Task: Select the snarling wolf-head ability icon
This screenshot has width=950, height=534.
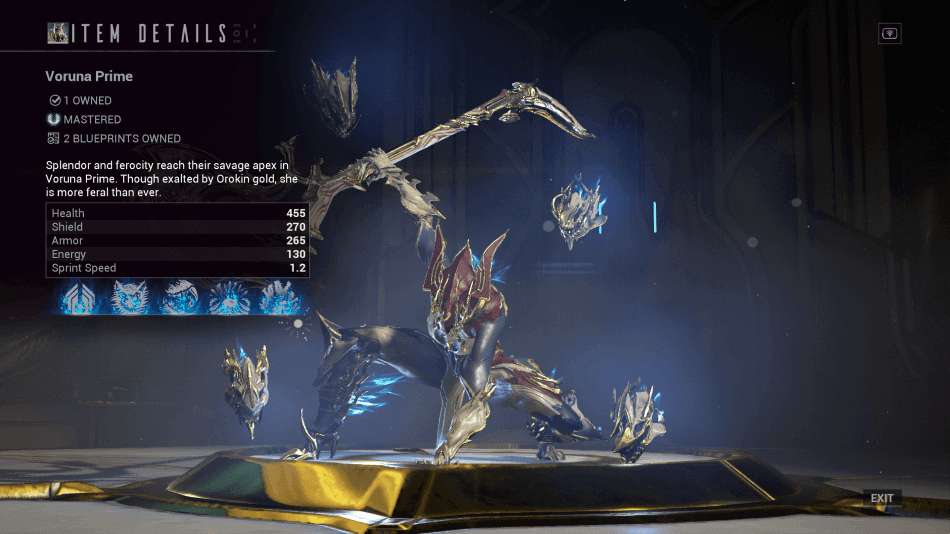Action: [x=180, y=297]
